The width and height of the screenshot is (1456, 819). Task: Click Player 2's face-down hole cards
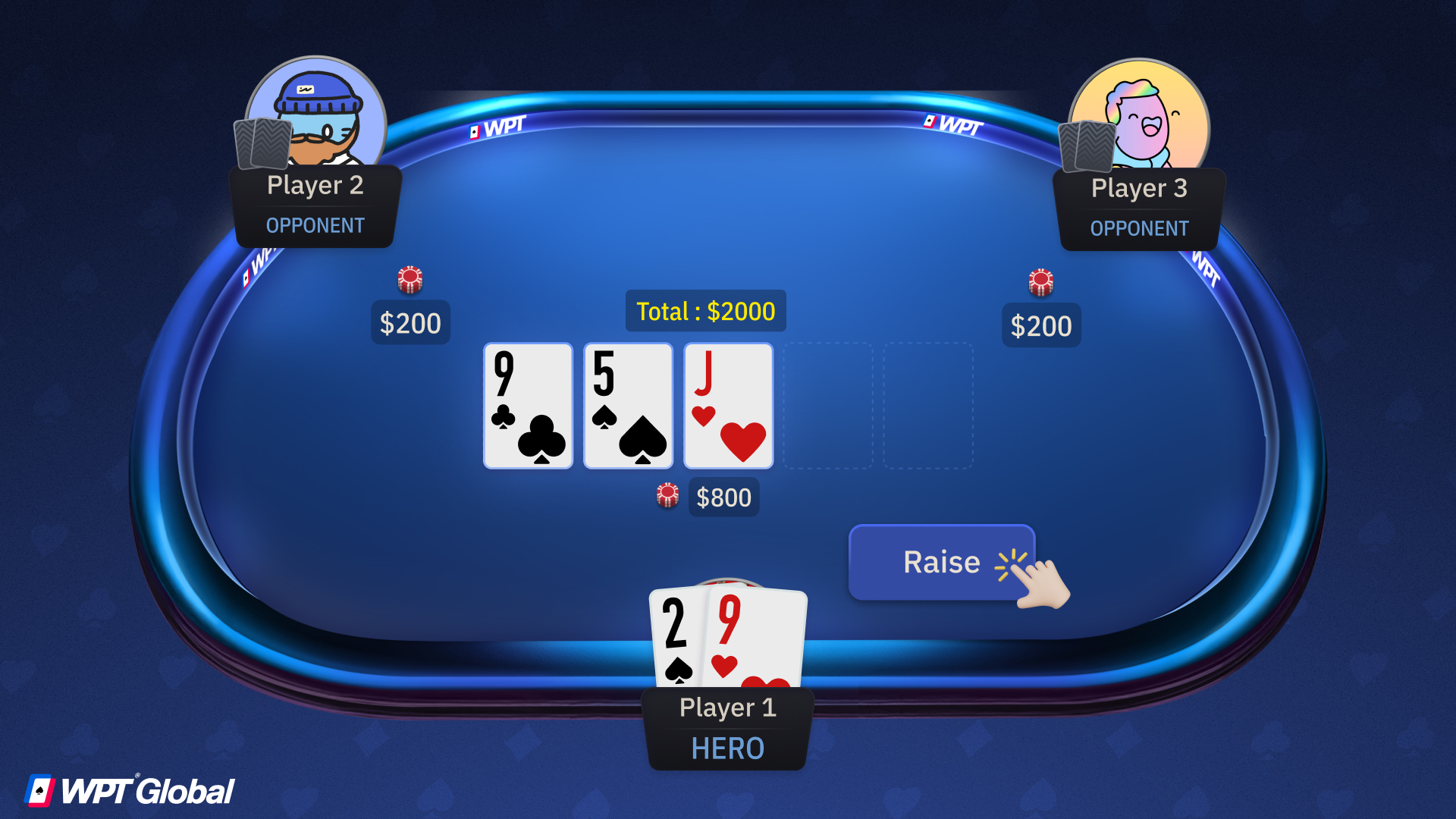click(x=262, y=144)
